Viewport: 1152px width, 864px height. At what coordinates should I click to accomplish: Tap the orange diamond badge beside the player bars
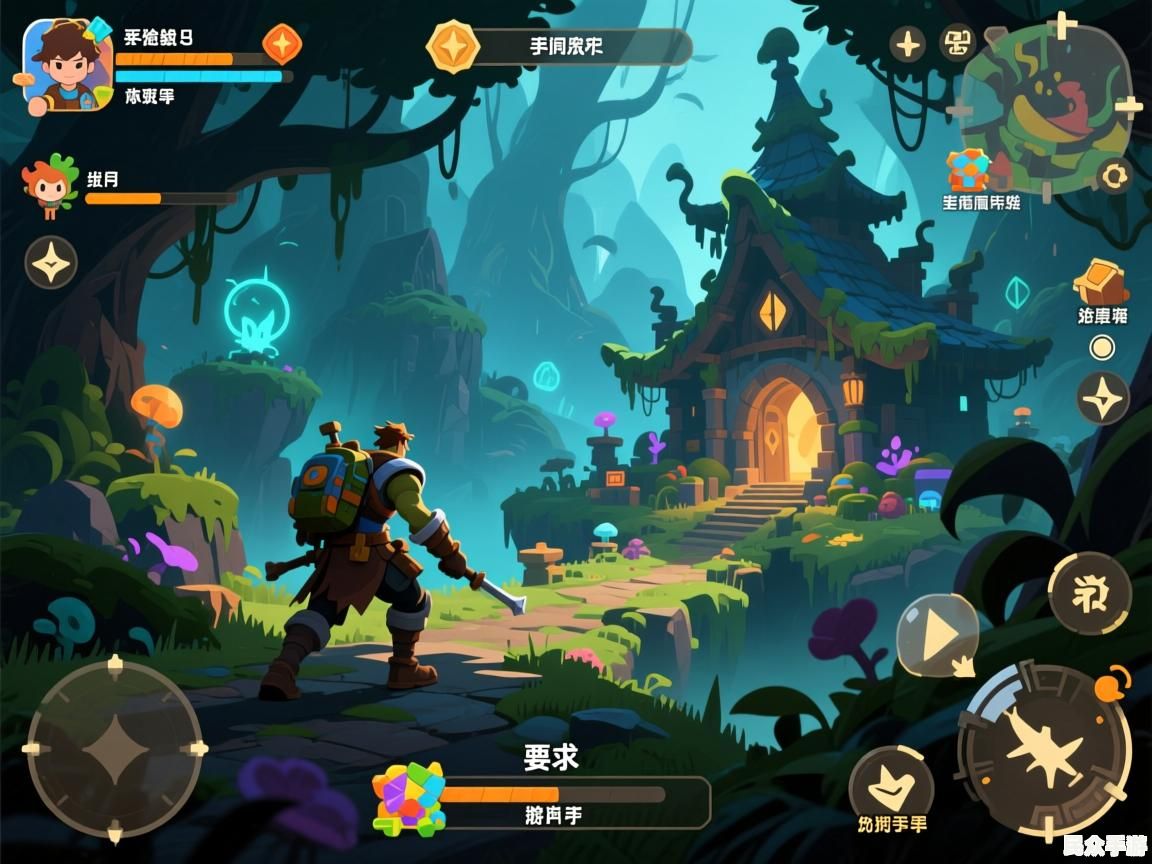click(281, 44)
